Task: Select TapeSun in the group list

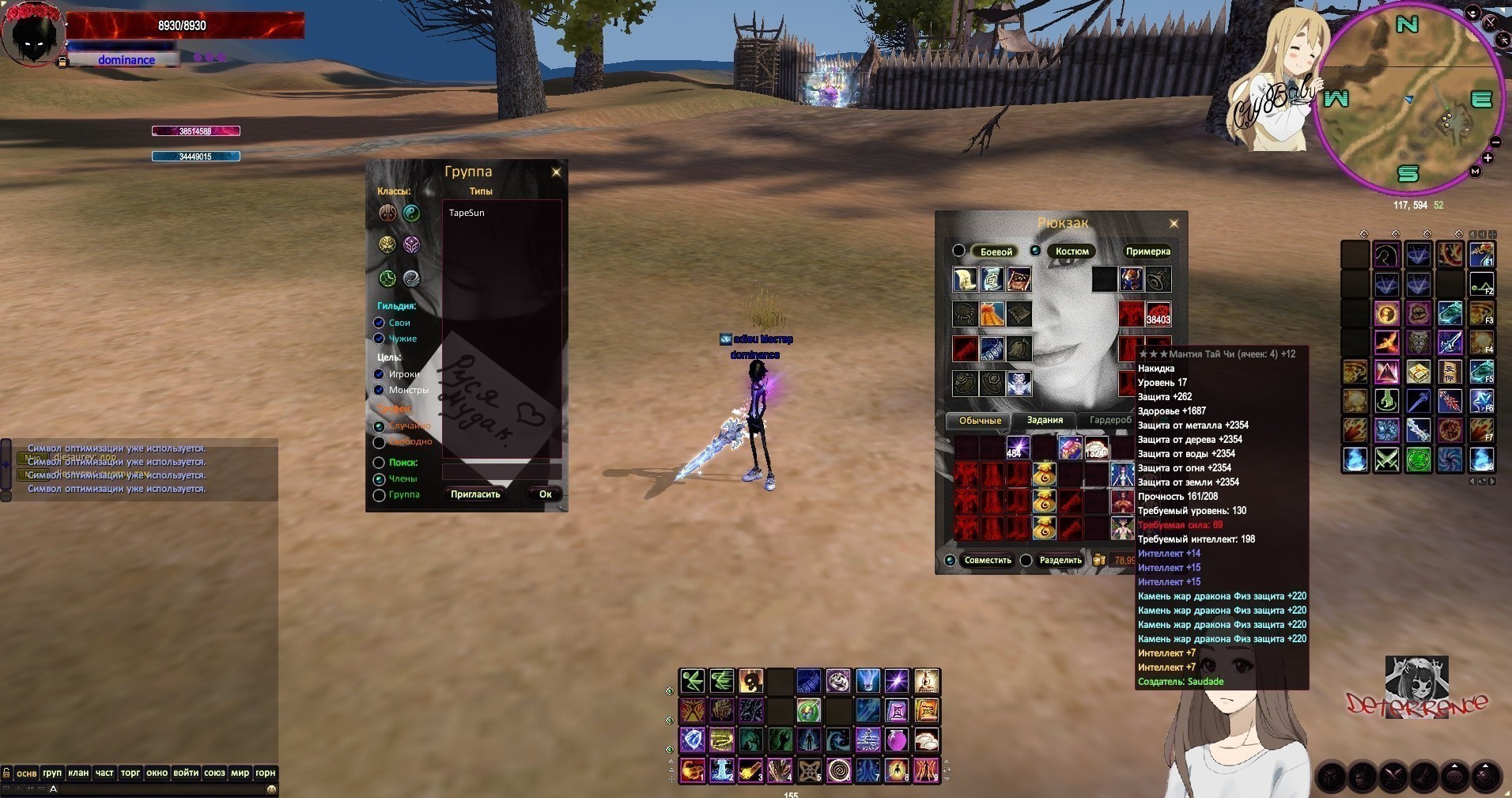Action: [467, 213]
